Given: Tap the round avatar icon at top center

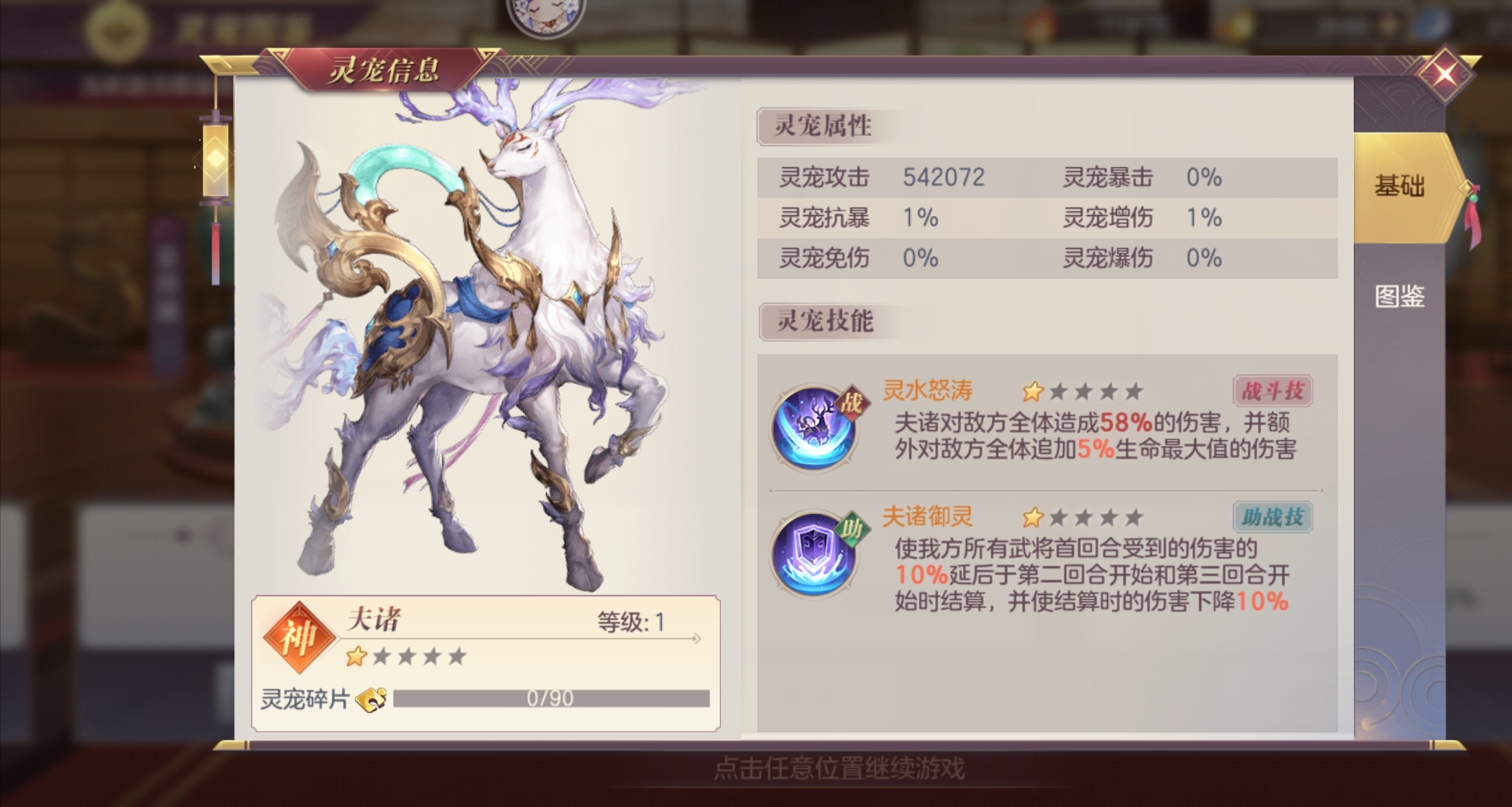Looking at the screenshot, I should pos(545,16).
